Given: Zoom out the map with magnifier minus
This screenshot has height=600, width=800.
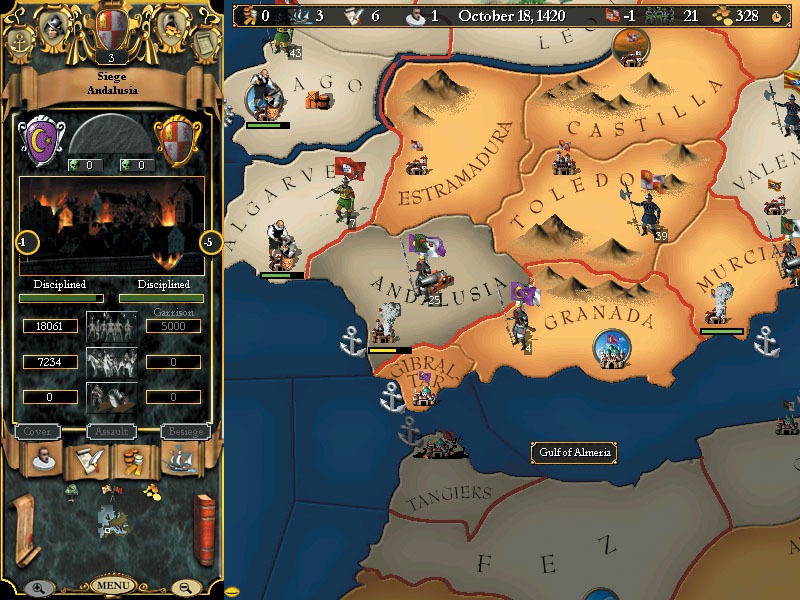Looking at the screenshot, I should 186,588.
